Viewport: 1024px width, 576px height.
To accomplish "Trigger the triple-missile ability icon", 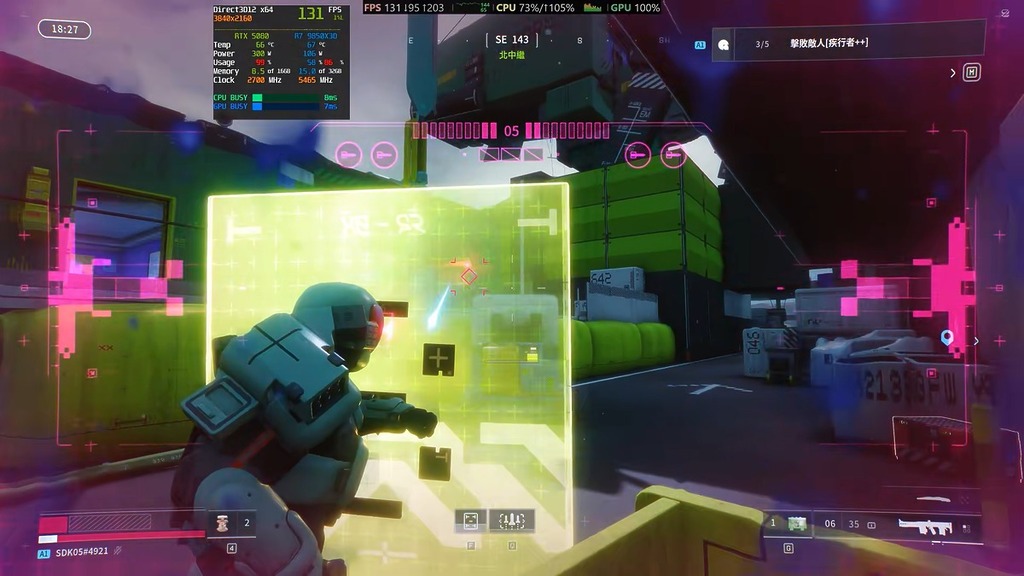I will coord(511,520).
